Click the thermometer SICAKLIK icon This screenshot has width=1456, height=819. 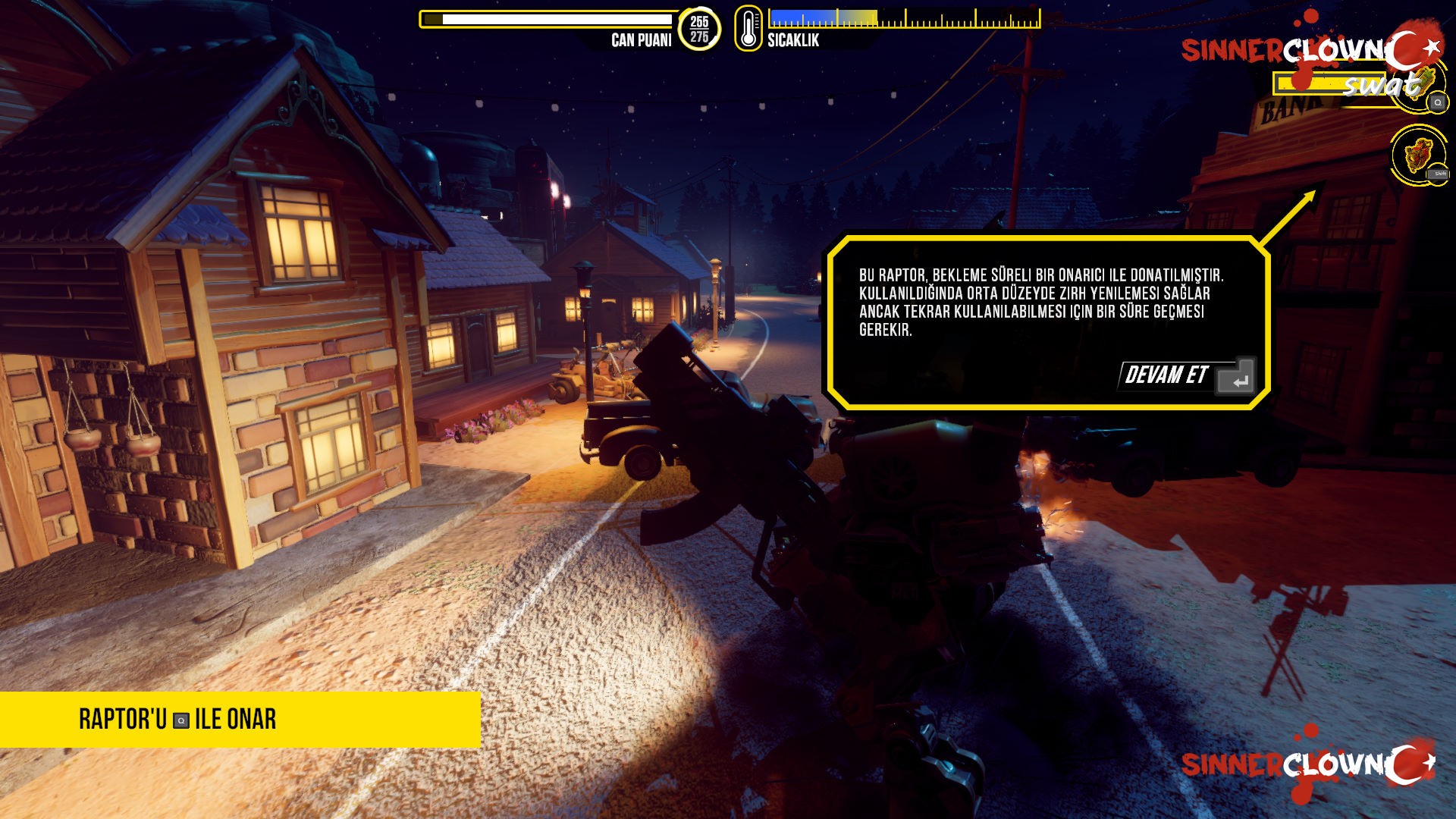click(x=748, y=30)
